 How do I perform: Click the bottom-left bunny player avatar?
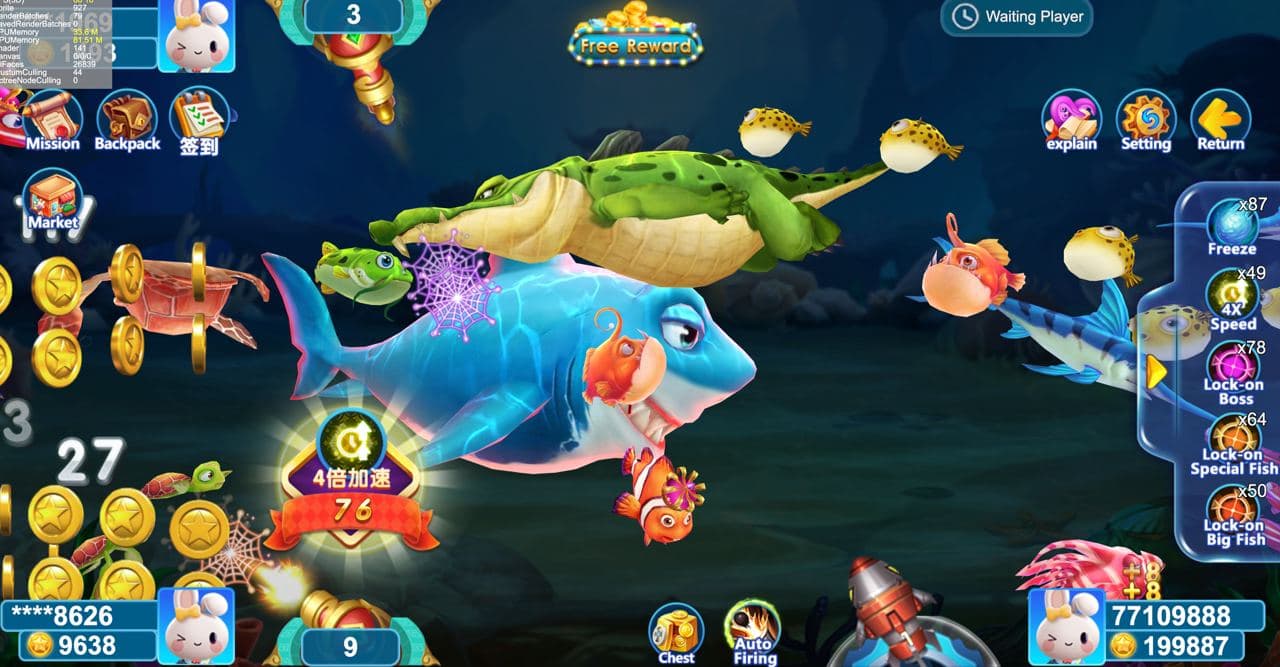[197, 626]
